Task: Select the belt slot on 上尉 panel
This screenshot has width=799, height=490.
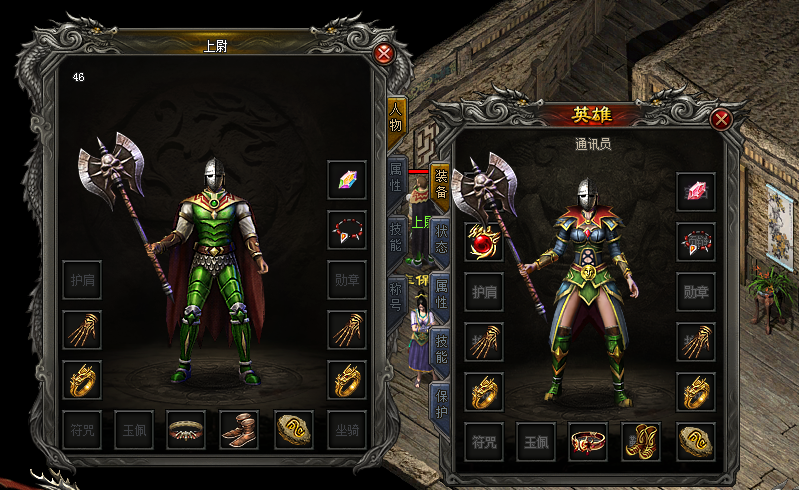Action: click(x=186, y=430)
